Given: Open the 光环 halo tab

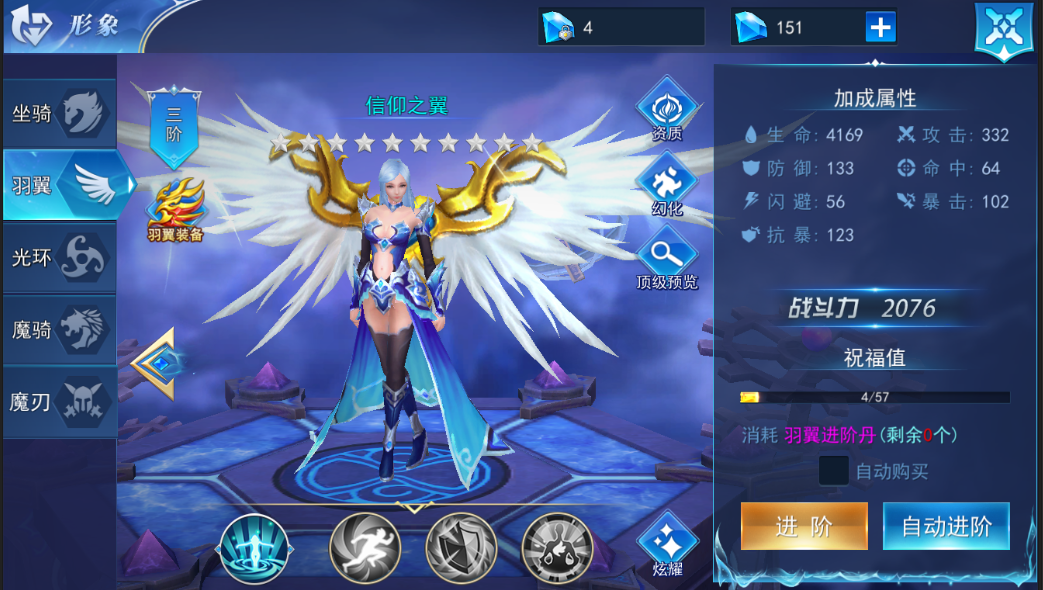Looking at the screenshot, I should coord(59,258).
